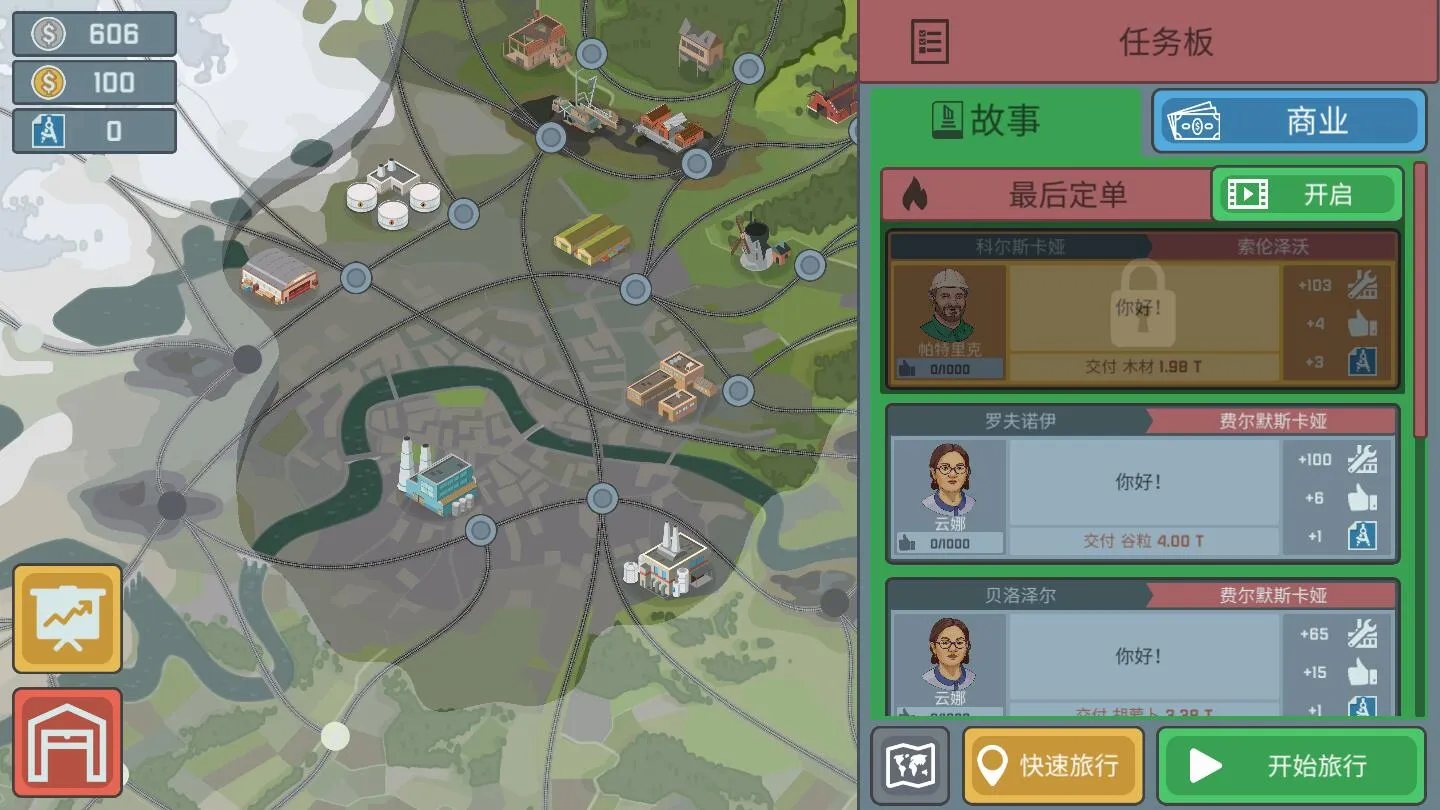The image size is (1440, 810).
Task: Open the red garage button
Action: tap(67, 742)
